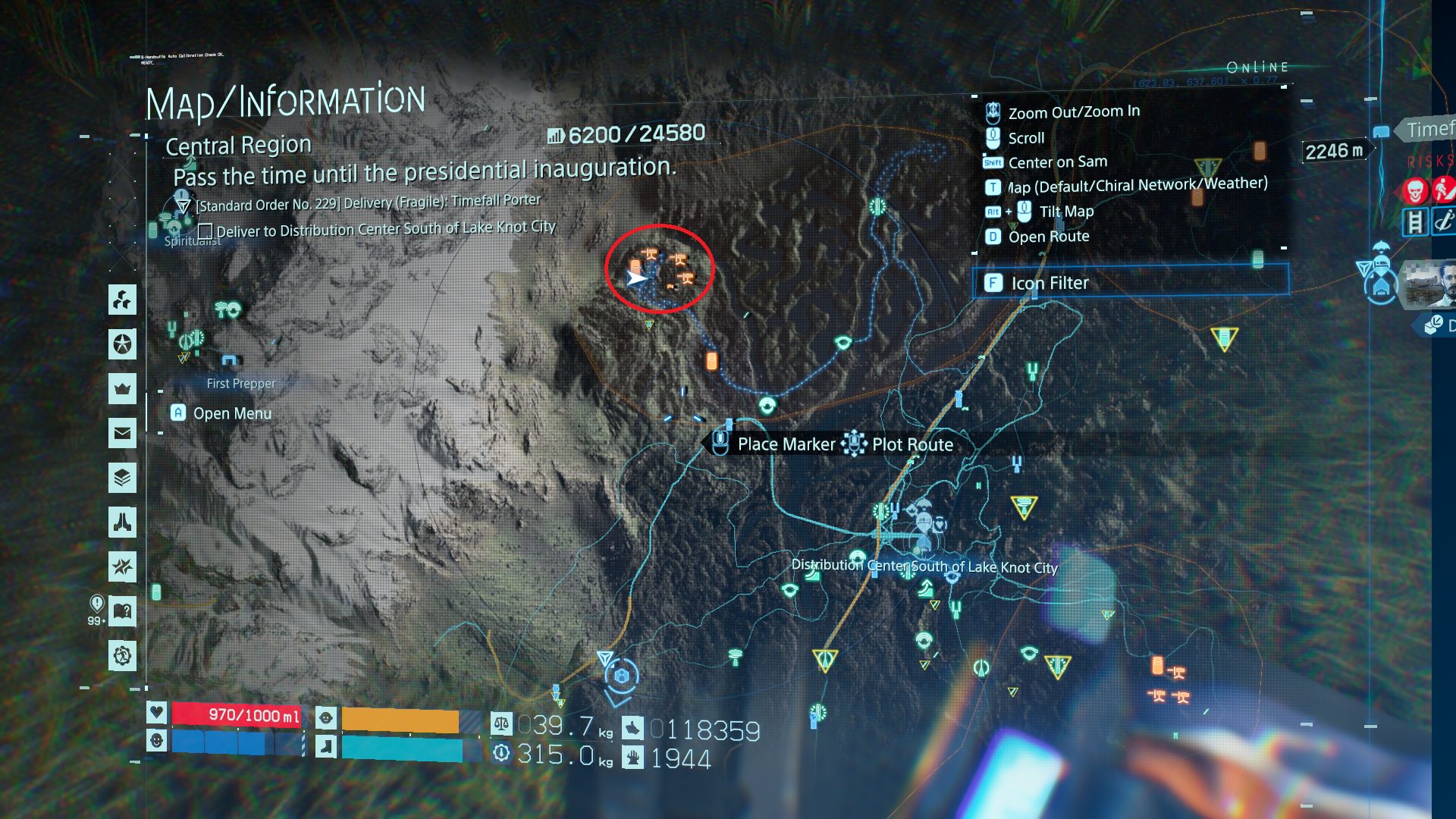Open the mail envelope sidebar tab
Image resolution: width=1456 pixels, height=819 pixels.
click(122, 433)
